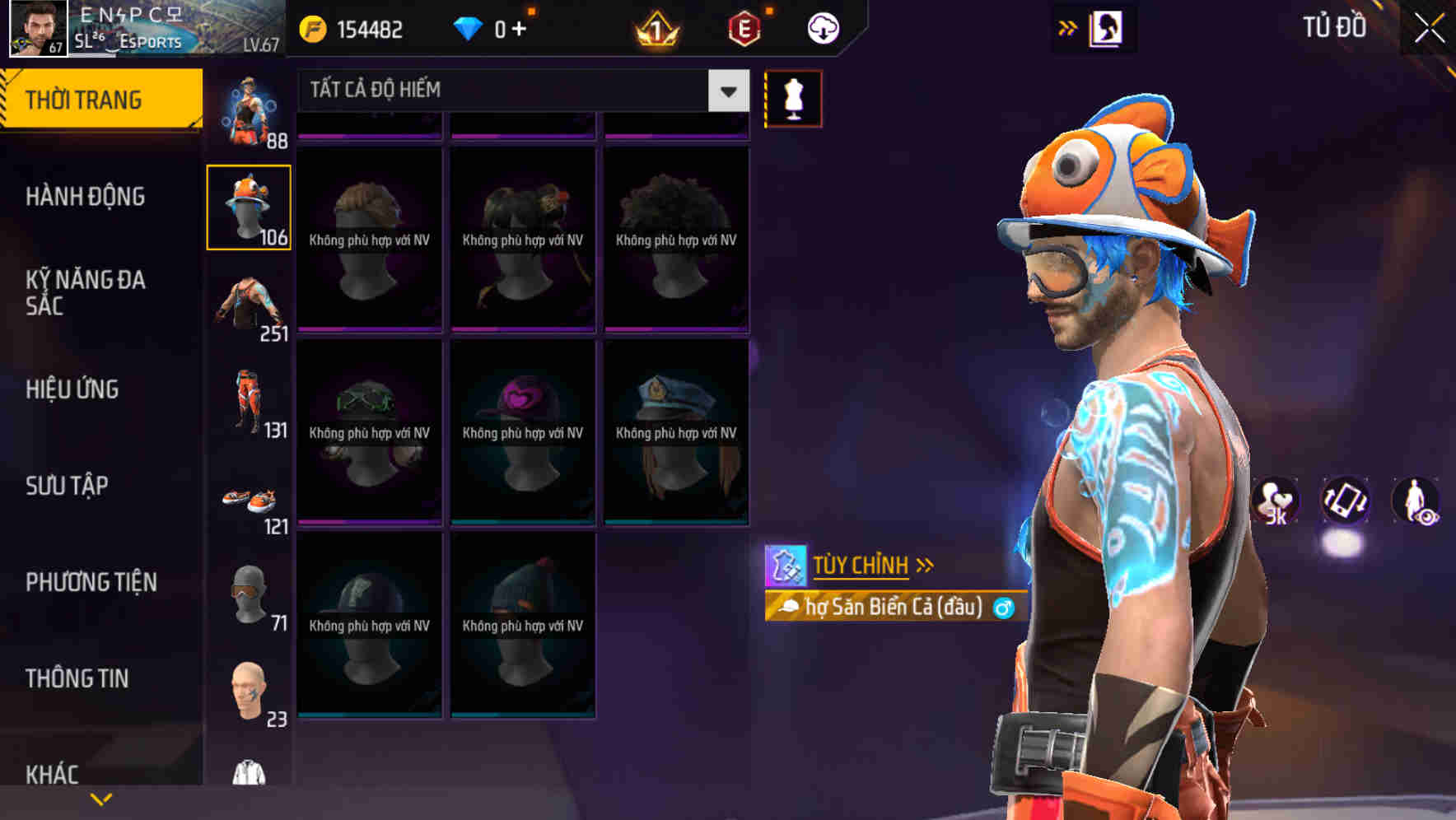1456x820 pixels.
Task: Open the PHƯƠNG TIỆN tab
Action: tap(89, 582)
